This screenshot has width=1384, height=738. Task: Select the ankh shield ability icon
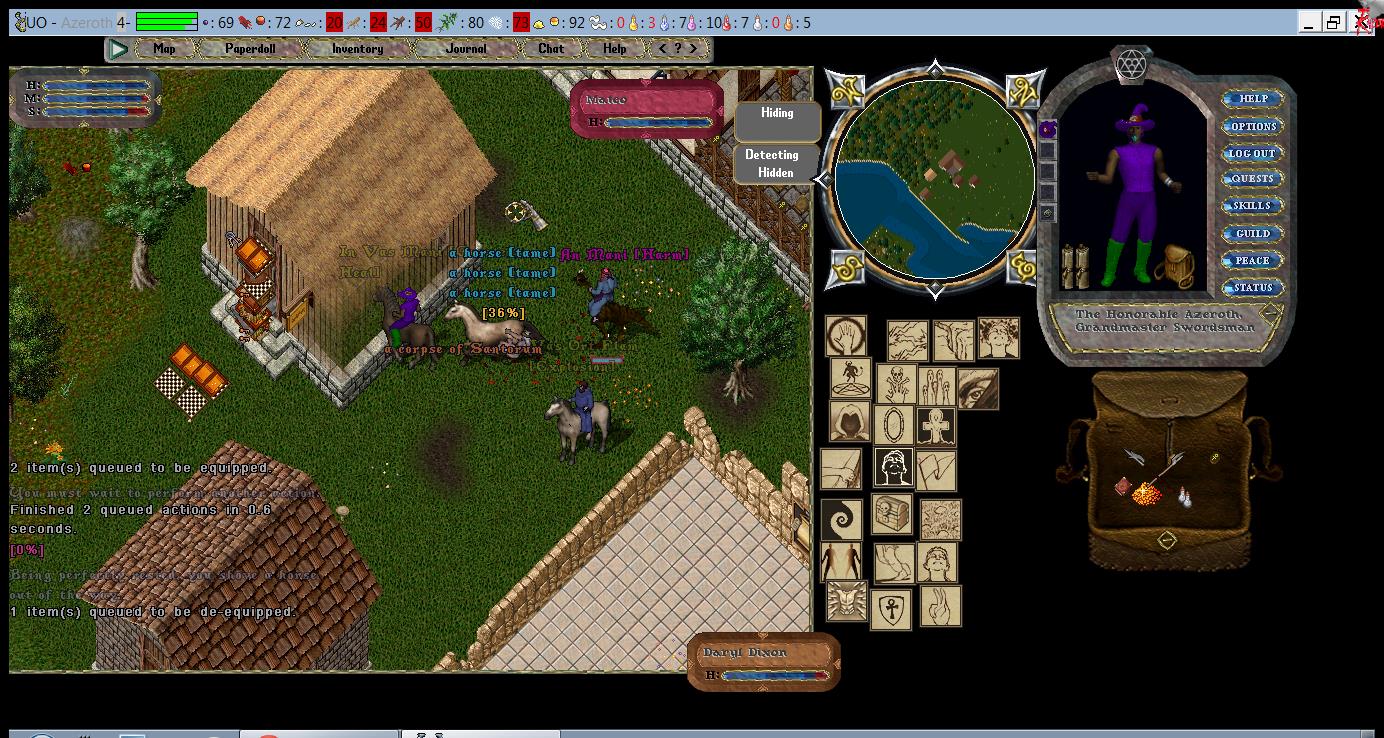click(890, 608)
